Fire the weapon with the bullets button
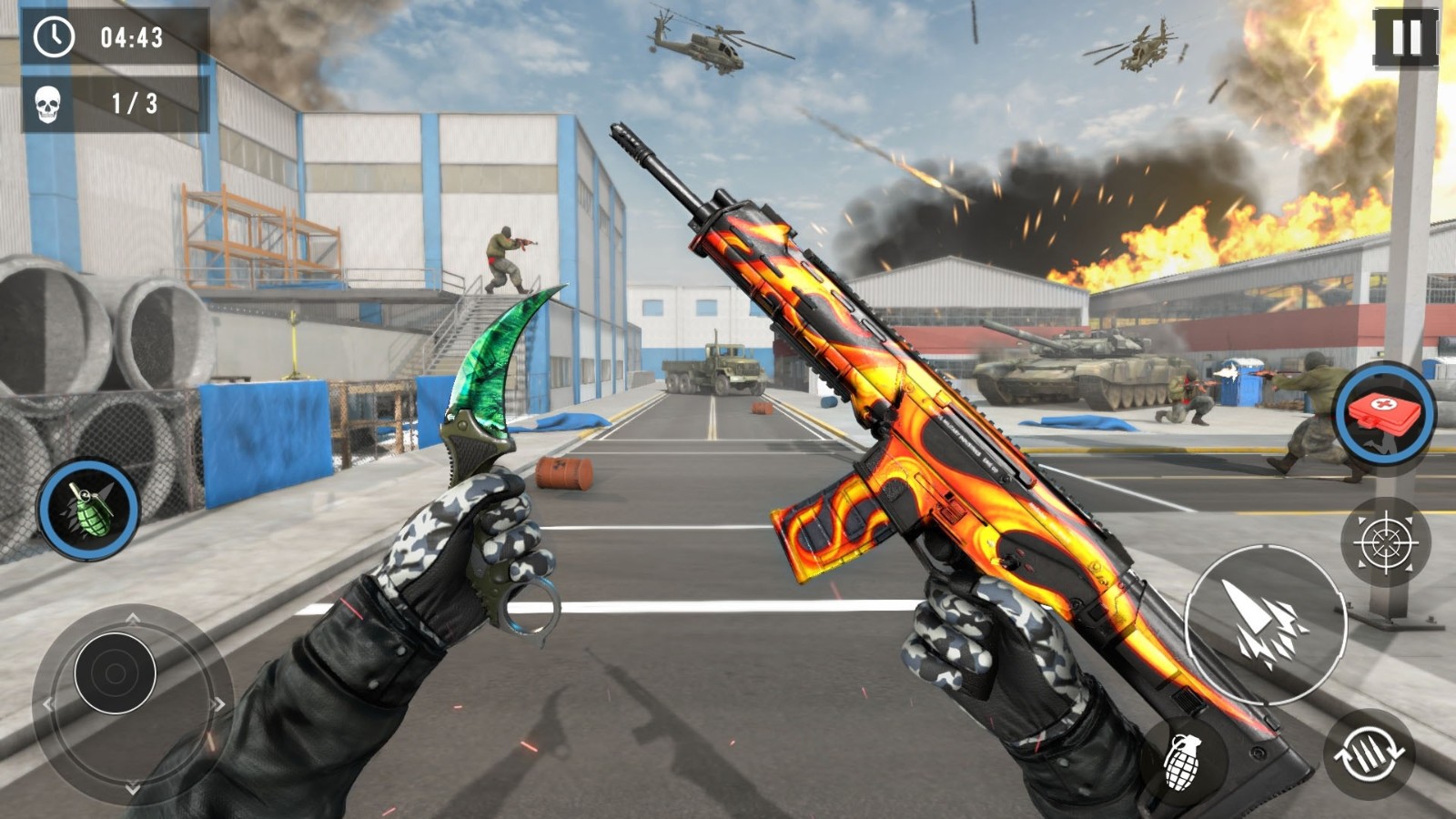This screenshot has height=819, width=1456. (x=1265, y=623)
